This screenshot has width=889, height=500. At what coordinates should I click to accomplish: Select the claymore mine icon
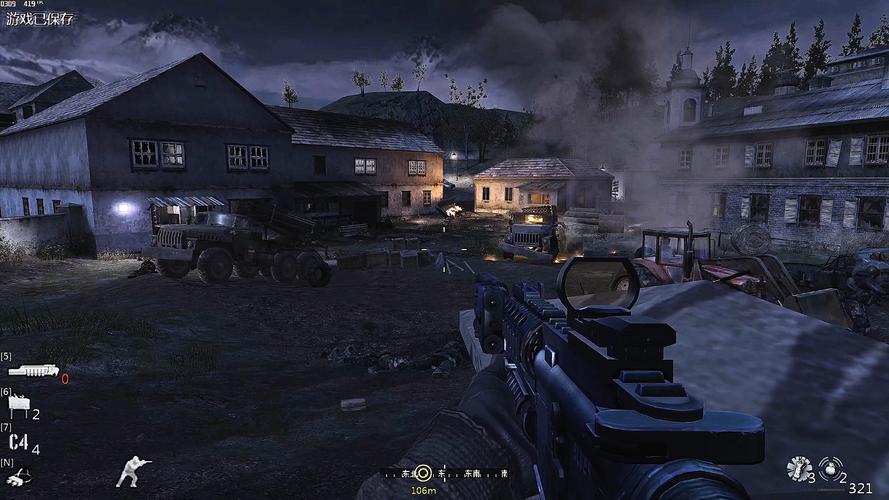[x=18, y=406]
